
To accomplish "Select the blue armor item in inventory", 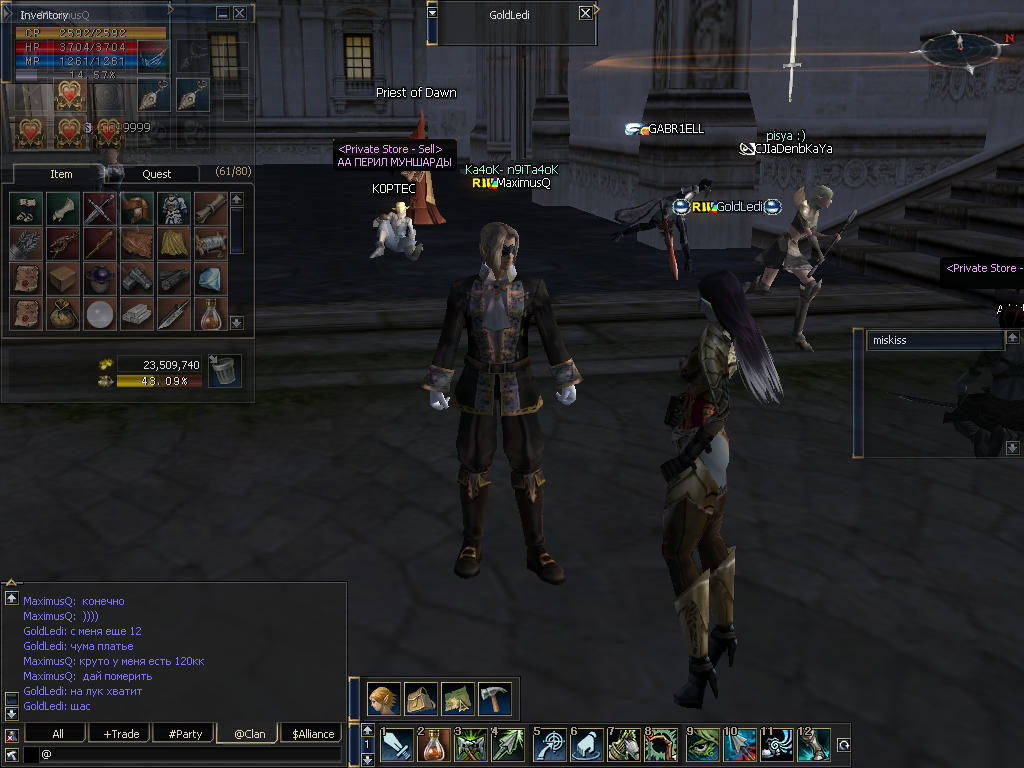I will tap(173, 208).
